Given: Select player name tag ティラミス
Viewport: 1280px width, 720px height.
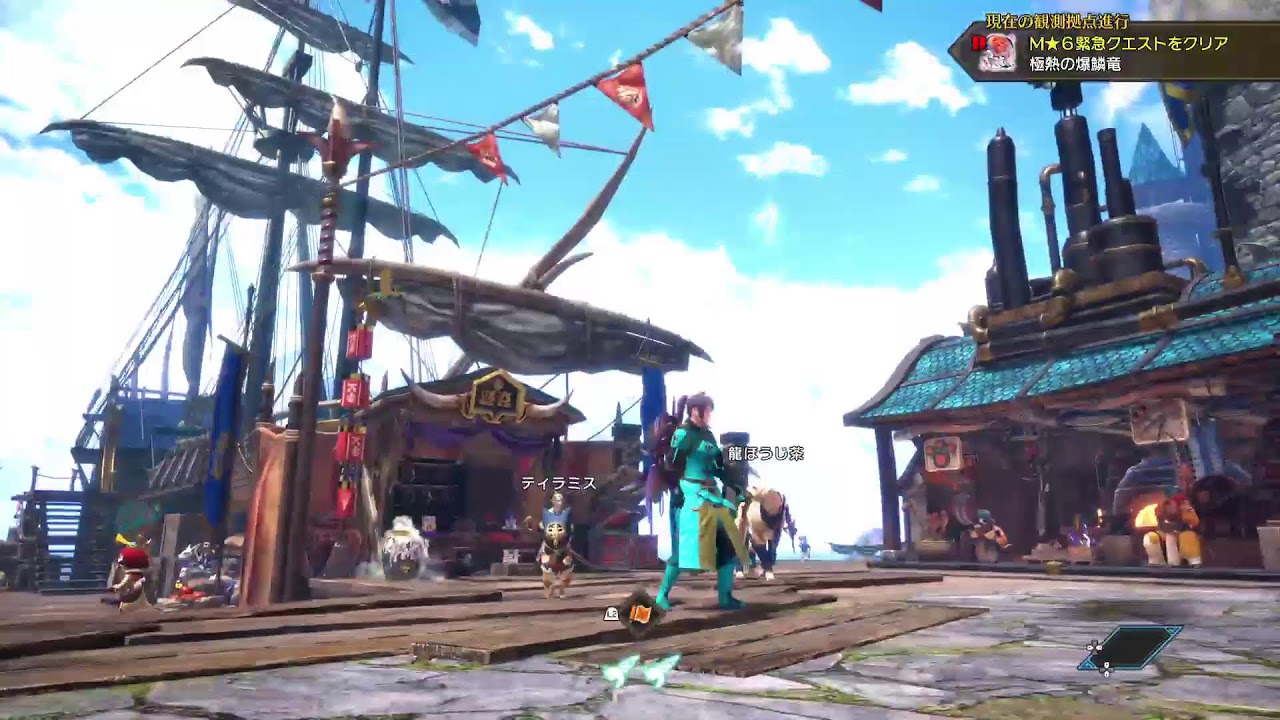Looking at the screenshot, I should pyautogui.click(x=558, y=484).
